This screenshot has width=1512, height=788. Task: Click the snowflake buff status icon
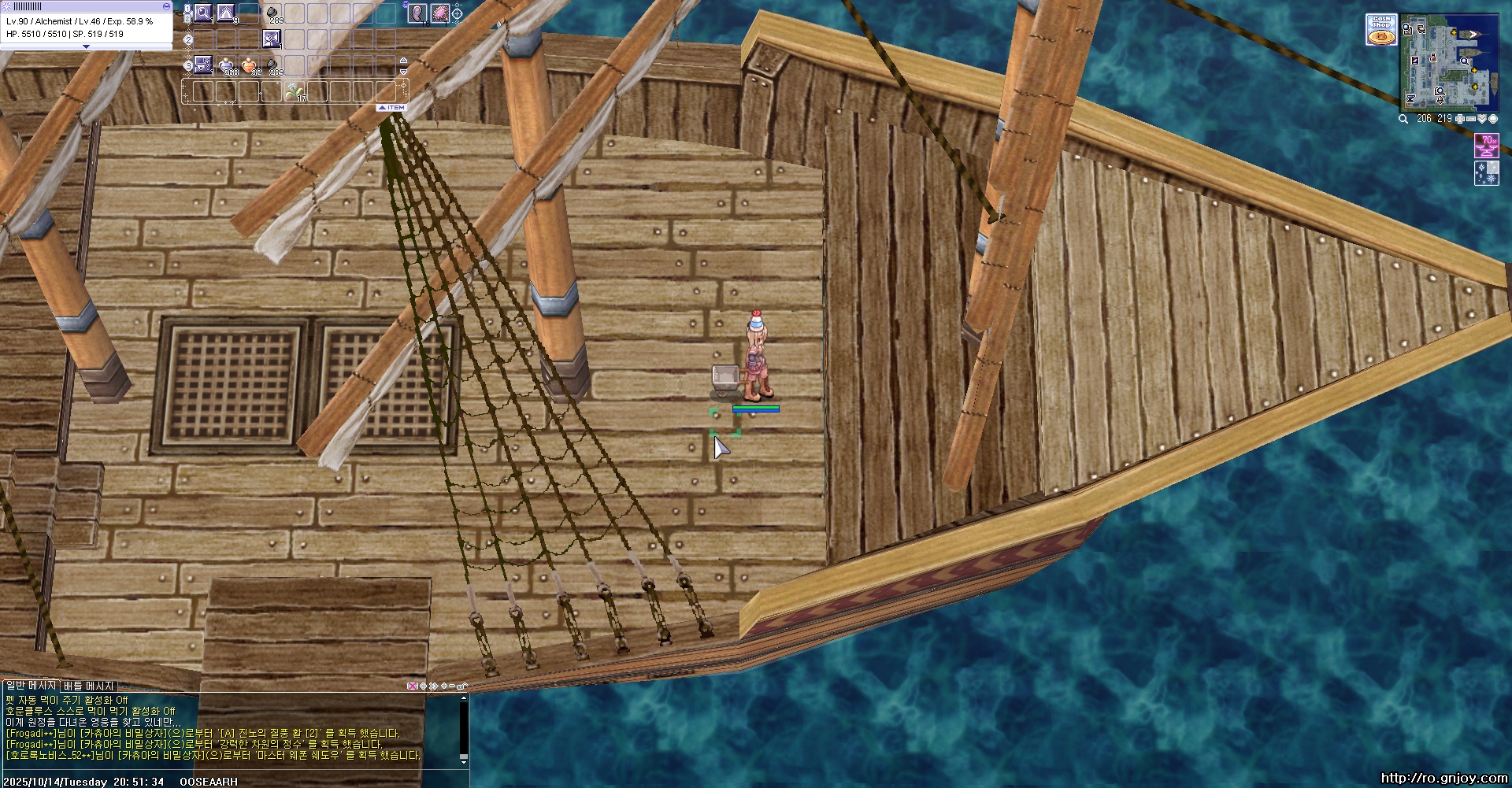tap(1486, 172)
